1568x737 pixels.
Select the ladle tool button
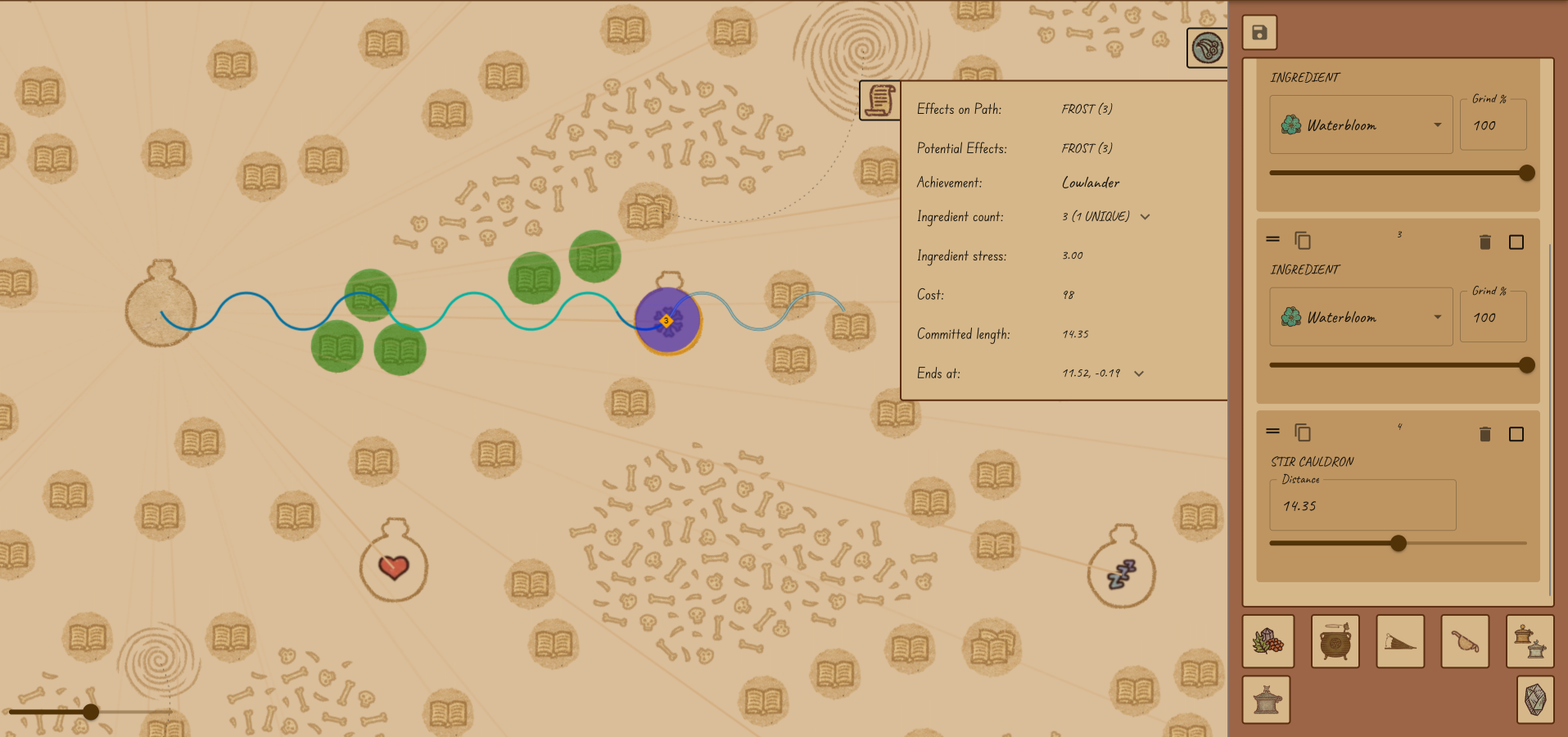[1465, 641]
